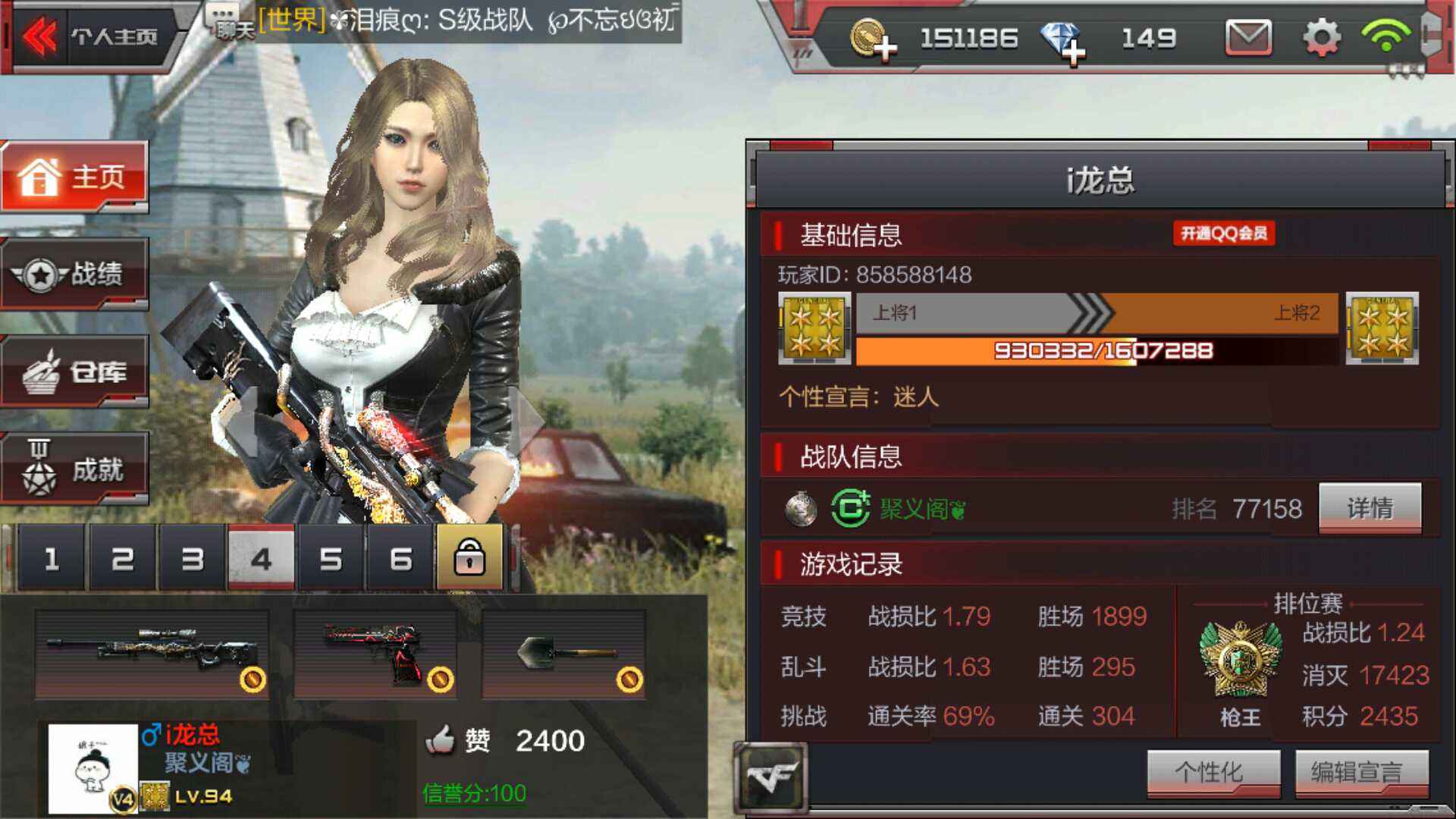Screen dimensions: 1456x819
Task: Choose loadout slot 5
Action: click(331, 560)
